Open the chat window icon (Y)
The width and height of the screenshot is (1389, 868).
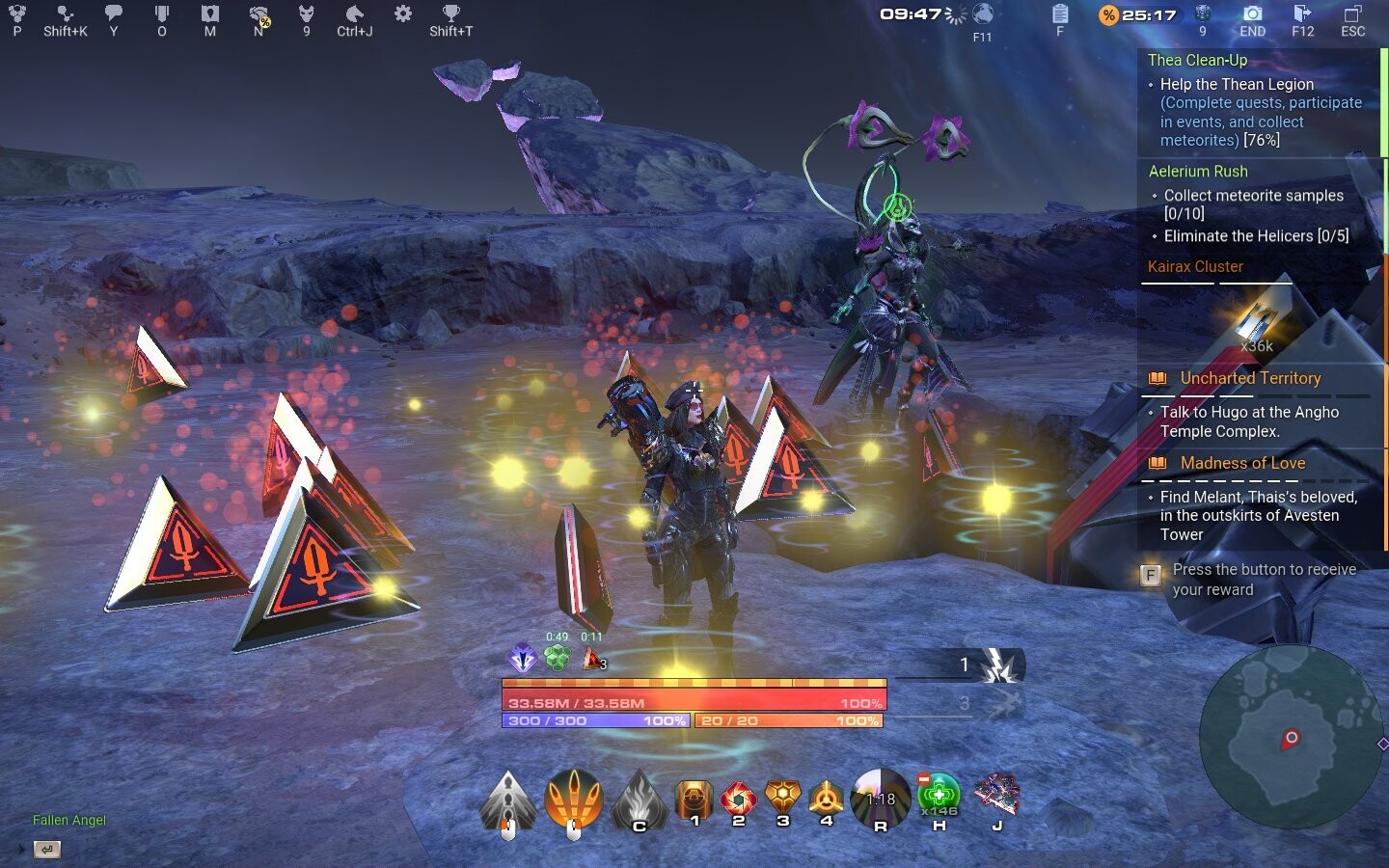[115, 15]
